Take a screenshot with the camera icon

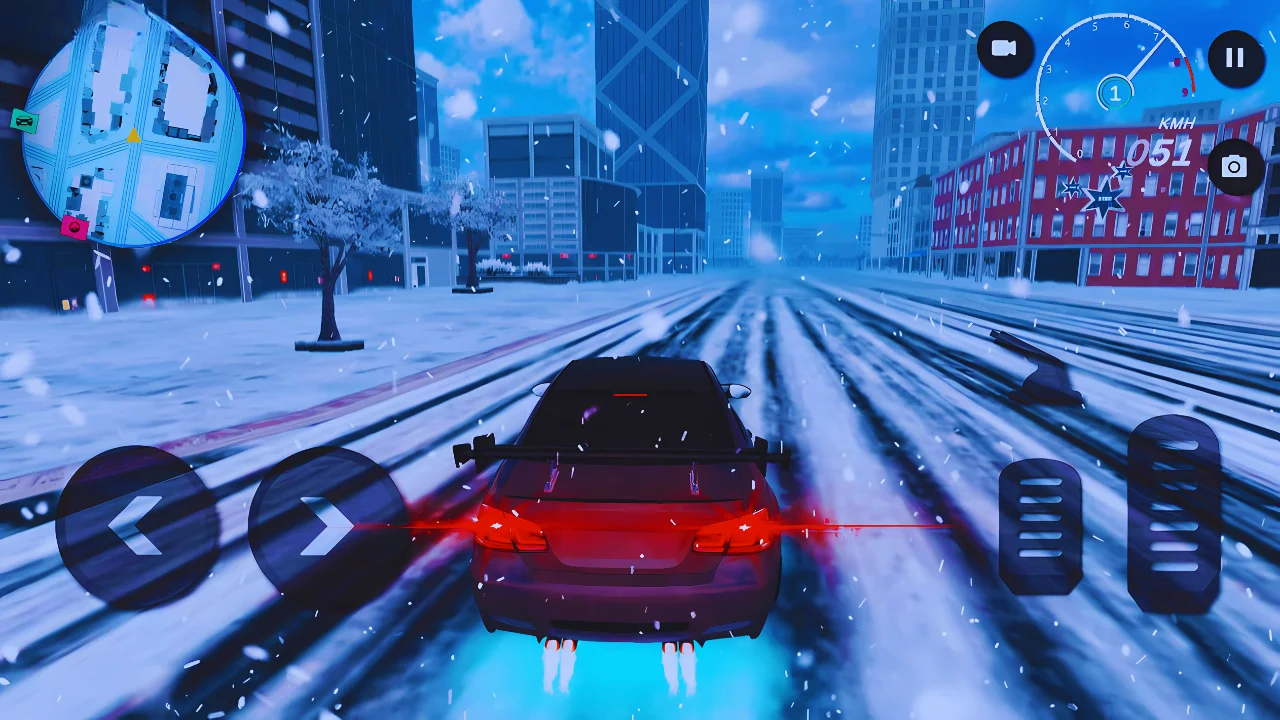click(x=1237, y=166)
